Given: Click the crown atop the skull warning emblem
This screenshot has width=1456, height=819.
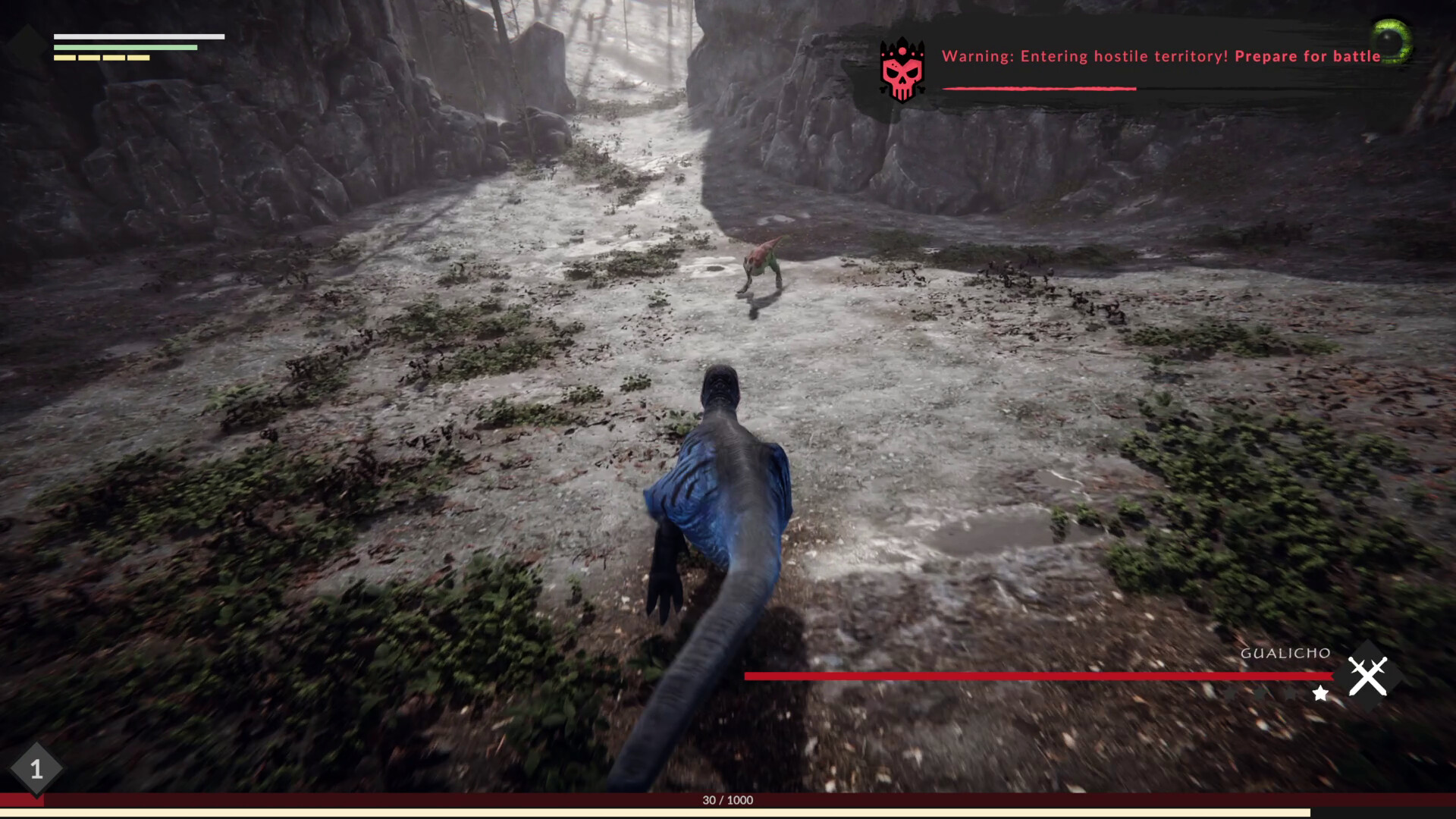Looking at the screenshot, I should [x=901, y=45].
